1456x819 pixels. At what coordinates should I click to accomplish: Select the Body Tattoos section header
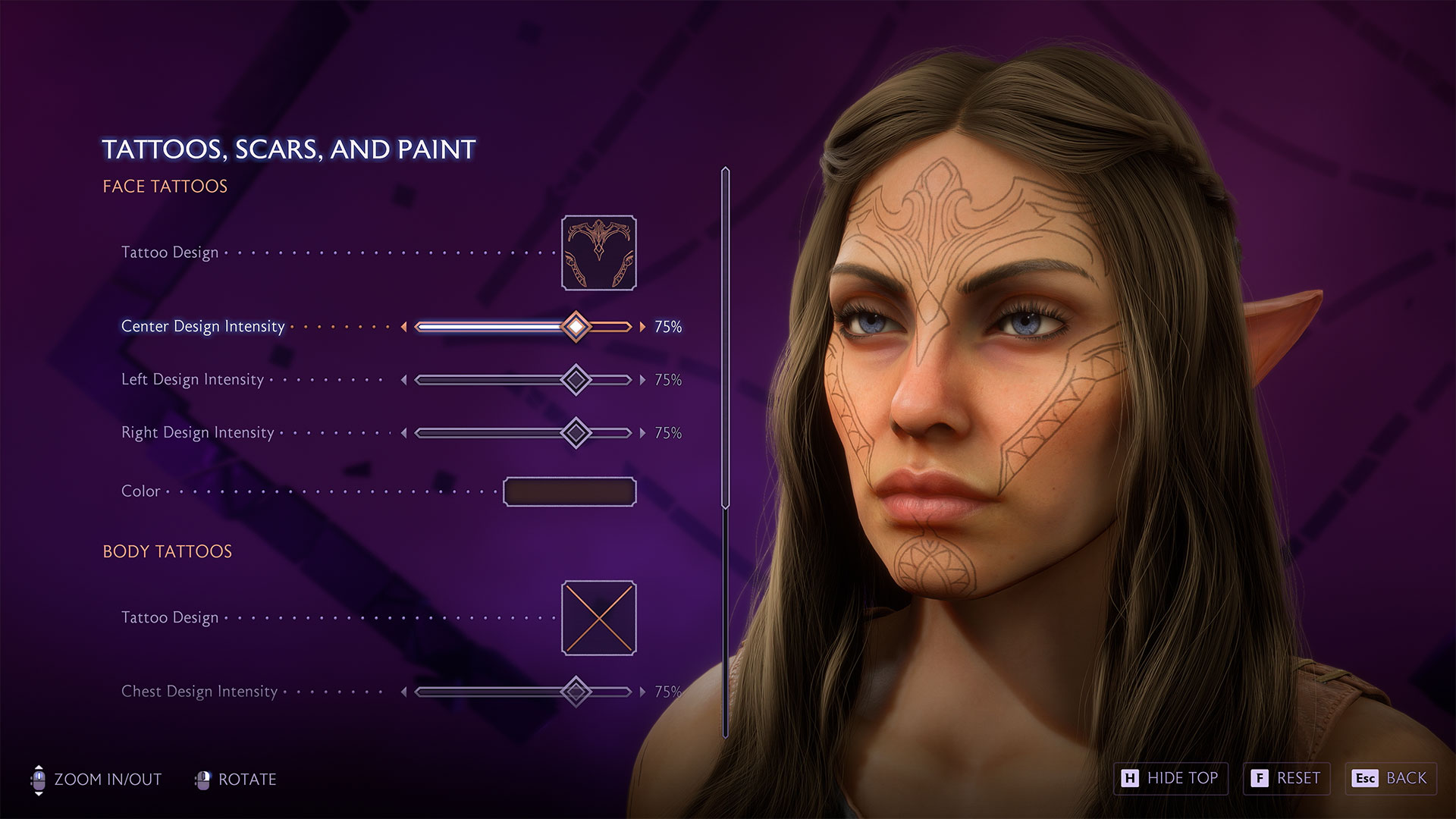coord(168,551)
